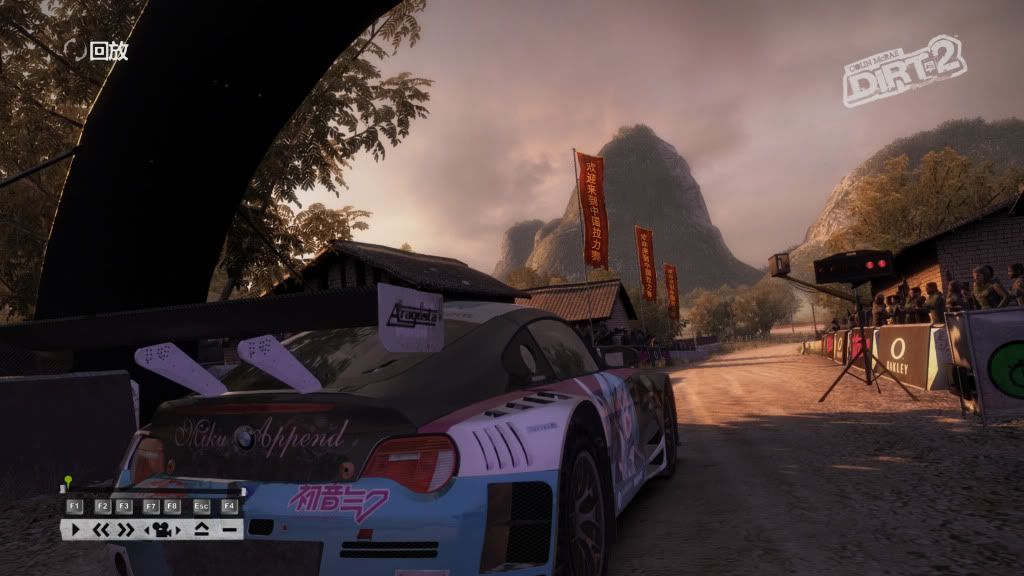The height and width of the screenshot is (576, 1024).
Task: Fast-forward the replay with the double-right arrows
Action: (126, 529)
